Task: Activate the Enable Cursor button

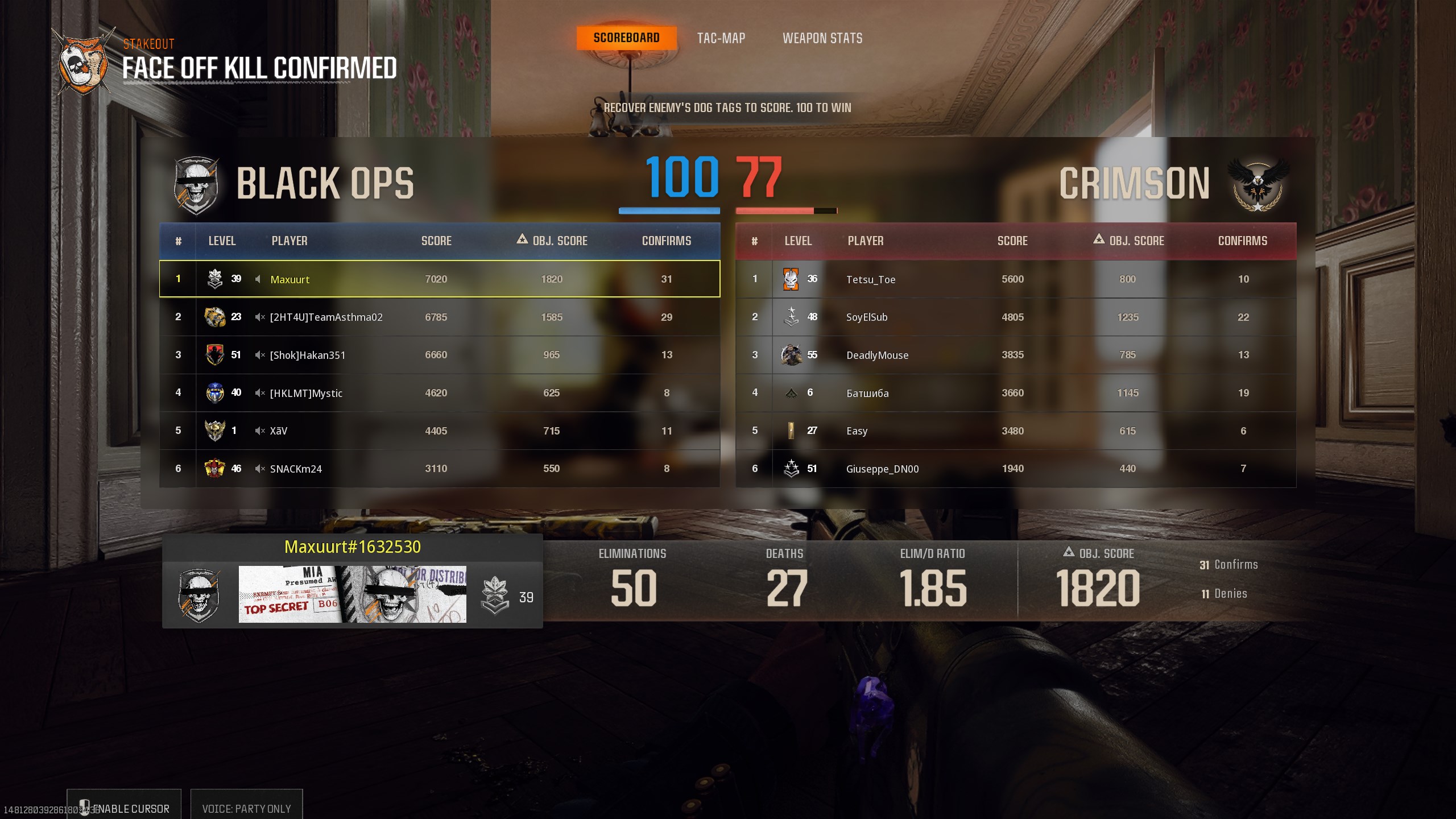Action: (124, 808)
